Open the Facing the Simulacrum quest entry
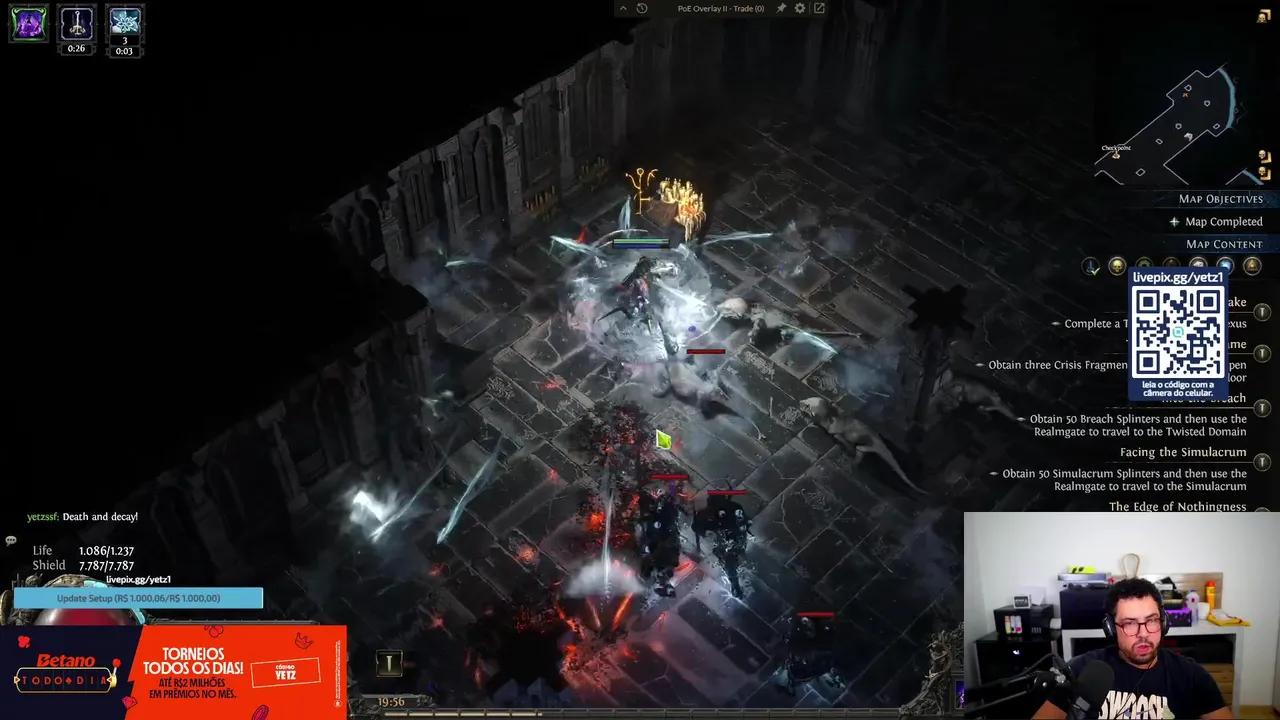The width and height of the screenshot is (1280, 720). pos(1183,452)
